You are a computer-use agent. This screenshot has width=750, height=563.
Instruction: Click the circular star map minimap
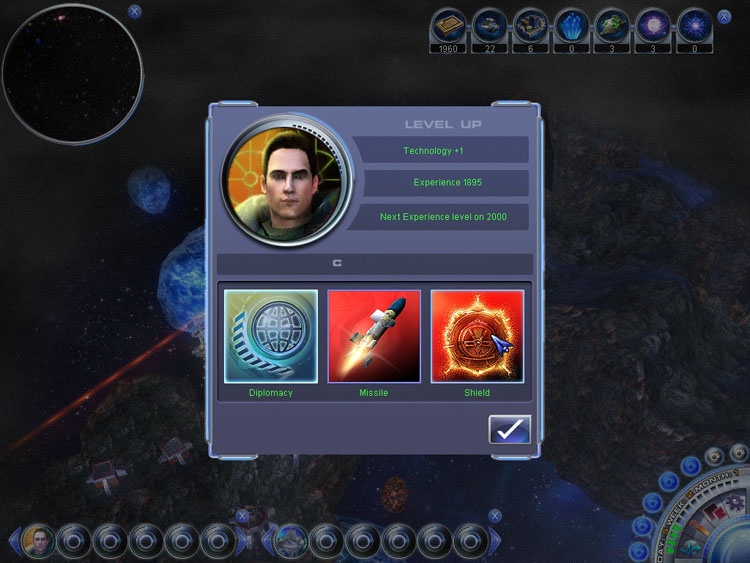[x=72, y=74]
